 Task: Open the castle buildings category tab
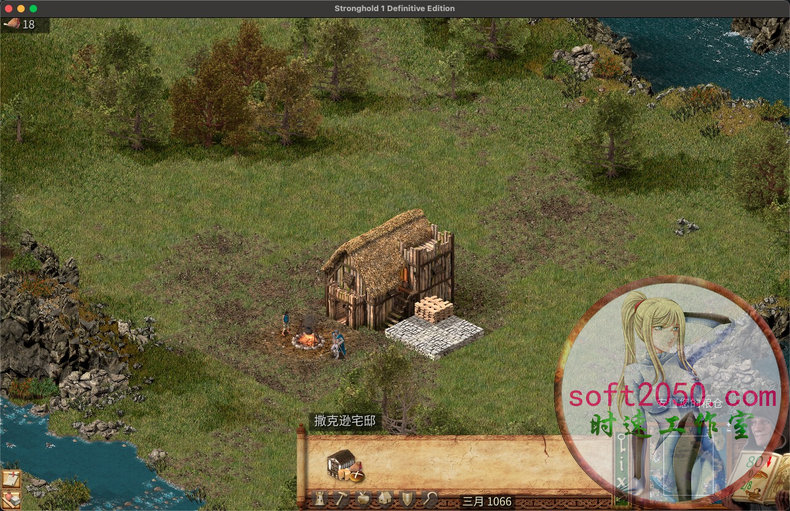(320, 499)
